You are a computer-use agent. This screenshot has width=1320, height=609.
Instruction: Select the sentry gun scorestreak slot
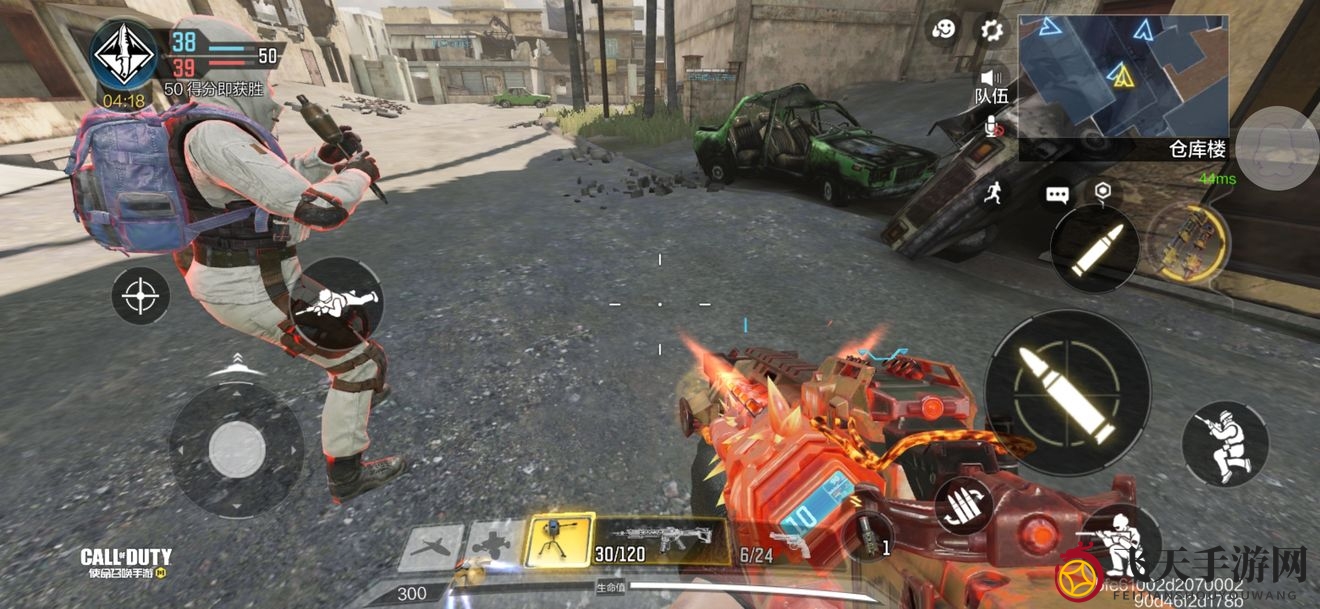[x=559, y=540]
